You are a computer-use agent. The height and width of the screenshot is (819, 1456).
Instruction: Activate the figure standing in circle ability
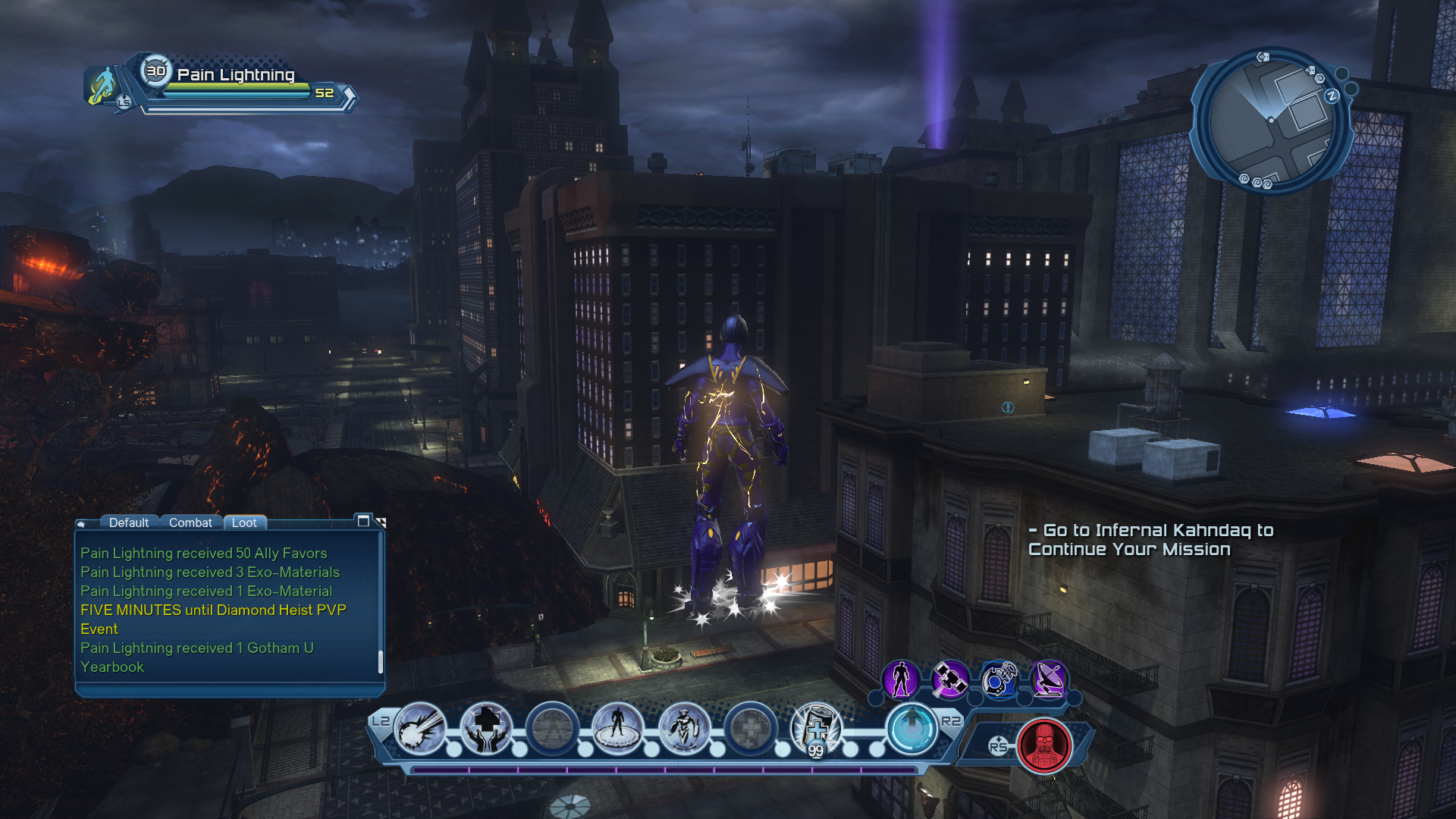pos(618,728)
